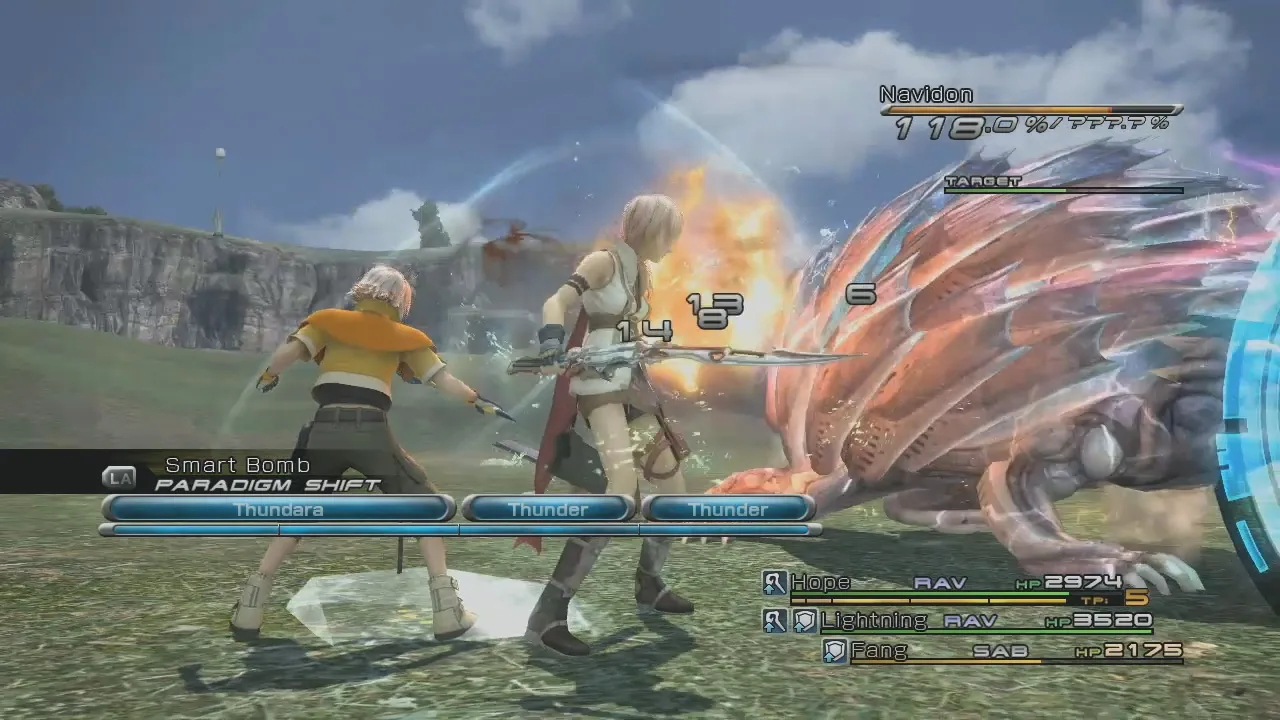Select the queued Thundara command
The height and width of the screenshot is (720, 1280).
tap(278, 509)
